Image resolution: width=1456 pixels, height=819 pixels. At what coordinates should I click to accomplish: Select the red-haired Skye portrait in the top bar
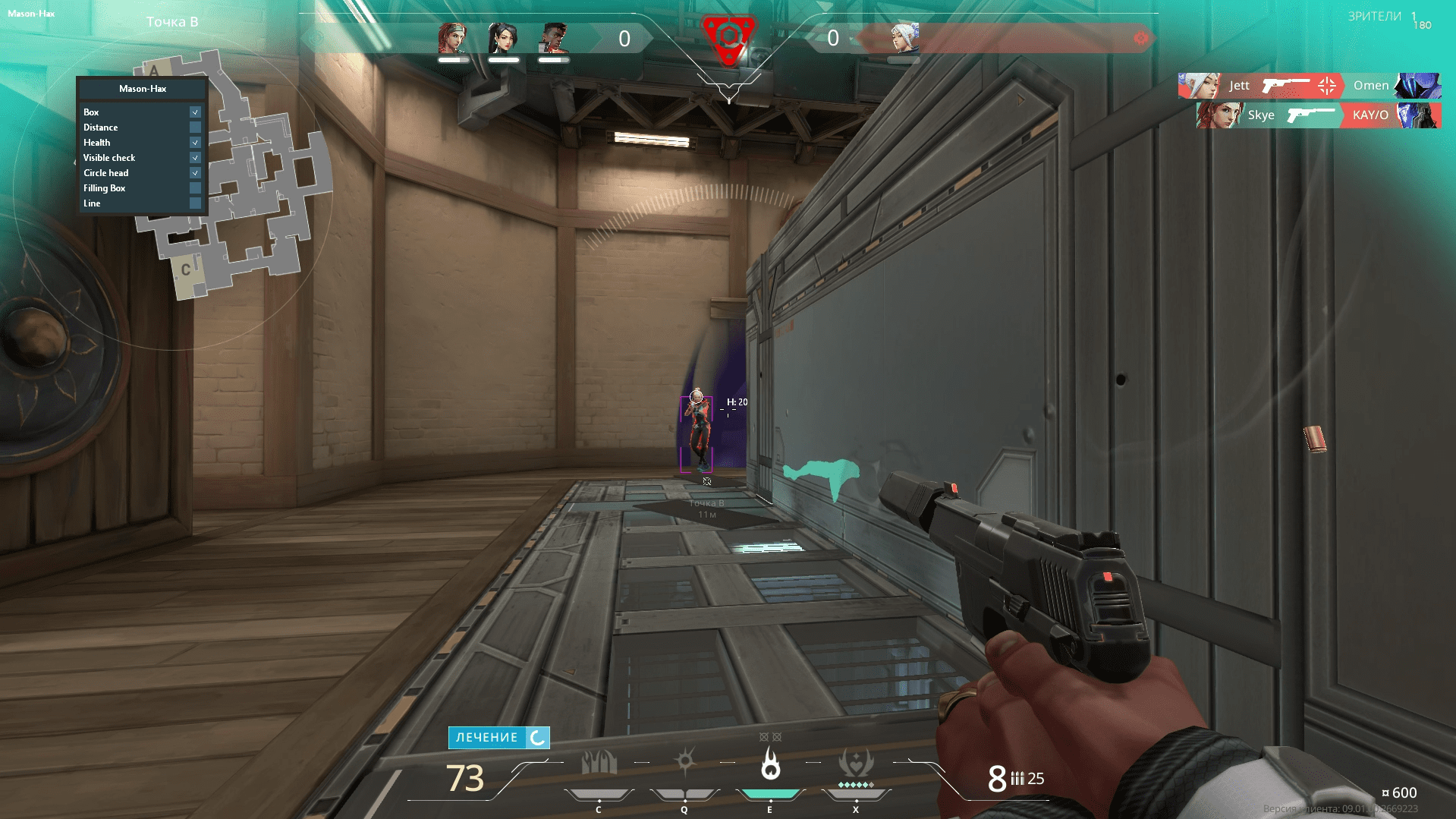(x=453, y=38)
